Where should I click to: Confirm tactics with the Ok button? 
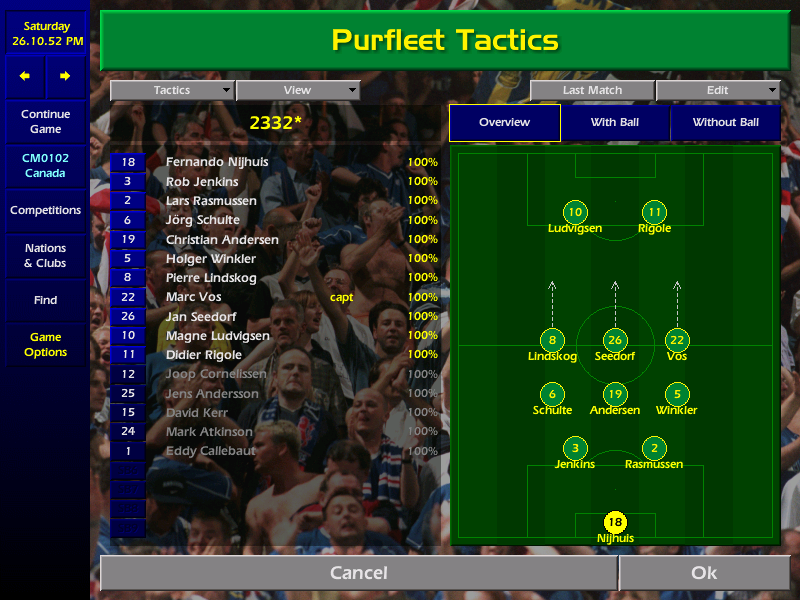pyautogui.click(x=704, y=573)
